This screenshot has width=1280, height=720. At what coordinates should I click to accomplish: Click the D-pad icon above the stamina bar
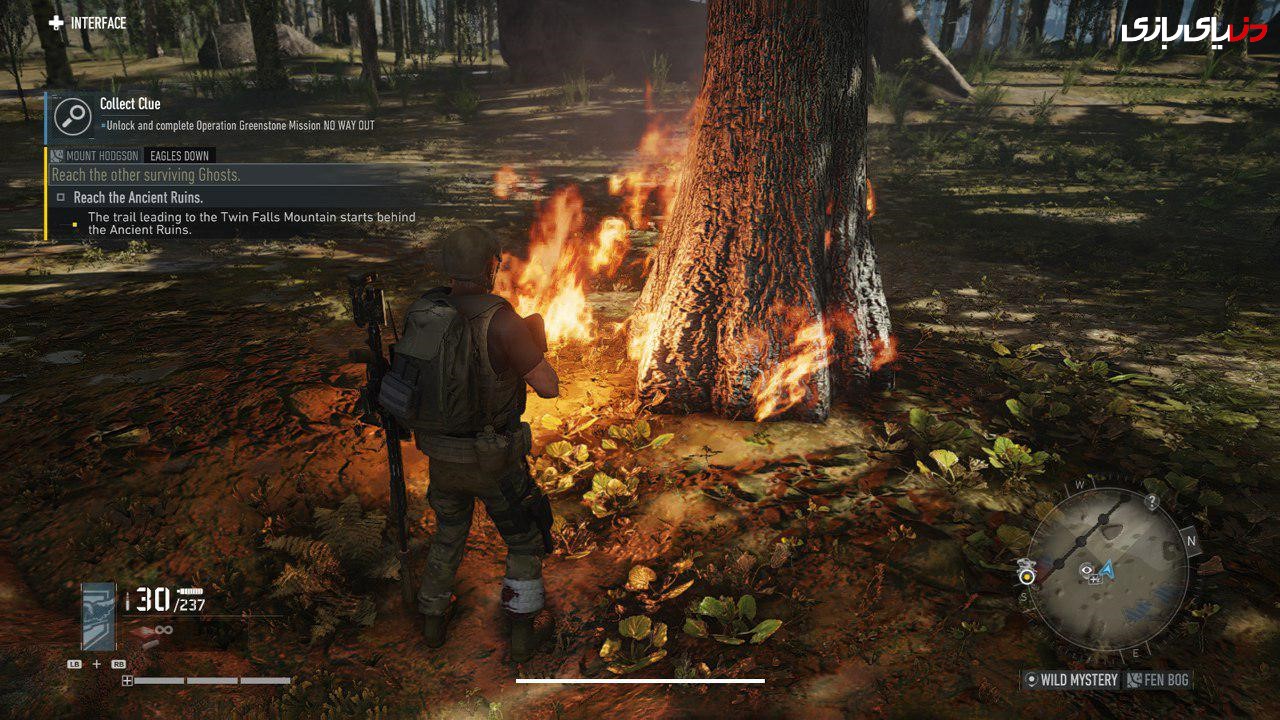(x=127, y=681)
